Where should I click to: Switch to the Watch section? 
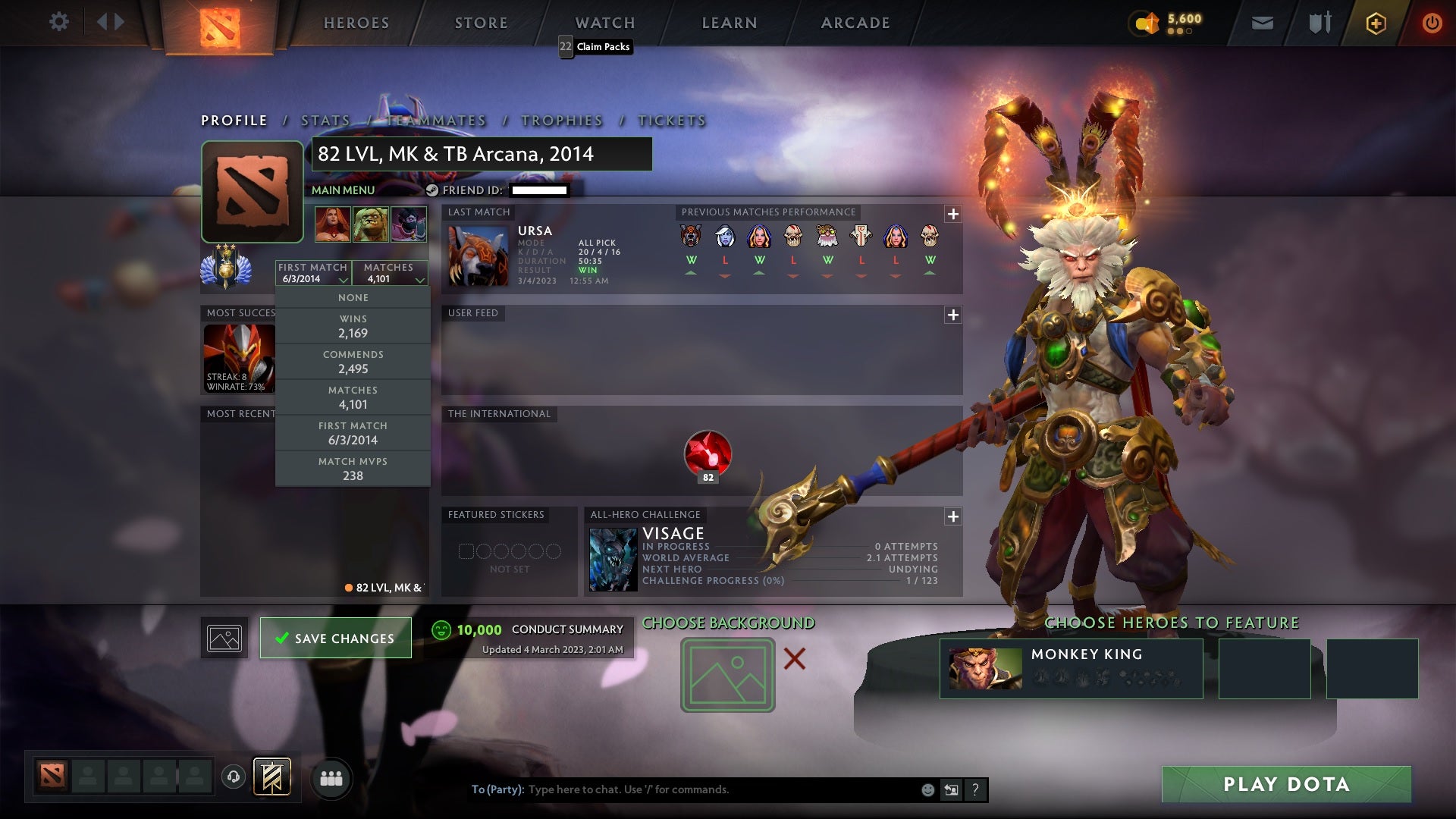pos(605,23)
